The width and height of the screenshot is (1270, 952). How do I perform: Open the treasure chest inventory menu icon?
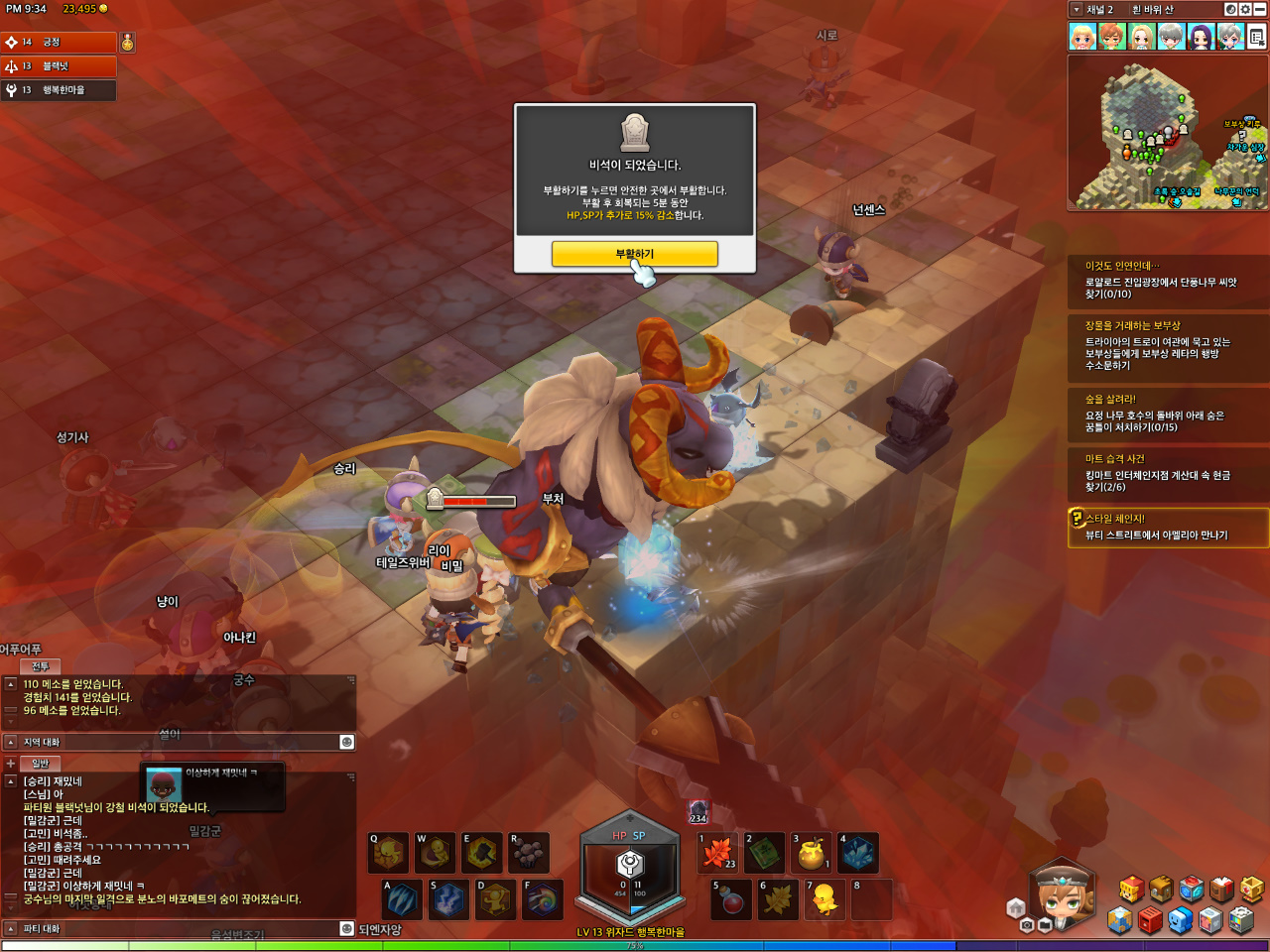[1162, 890]
